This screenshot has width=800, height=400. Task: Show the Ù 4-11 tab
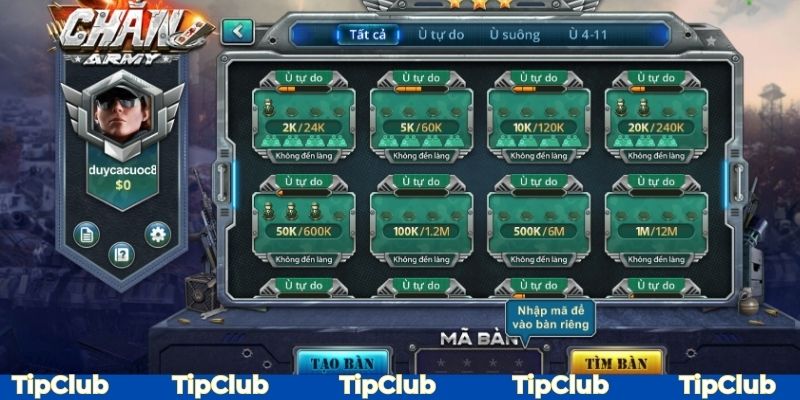pos(587,34)
